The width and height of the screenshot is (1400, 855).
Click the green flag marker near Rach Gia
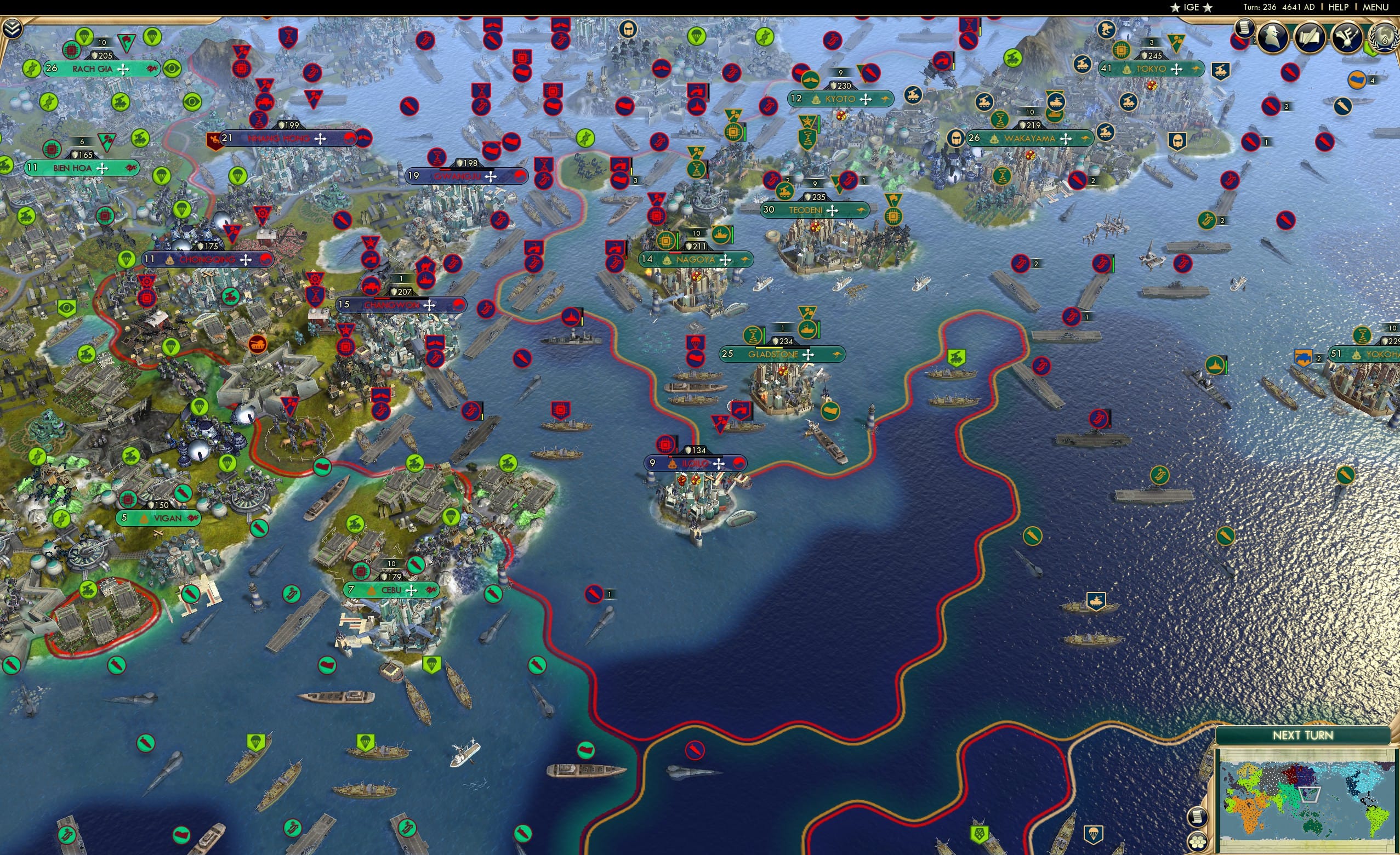click(x=126, y=43)
